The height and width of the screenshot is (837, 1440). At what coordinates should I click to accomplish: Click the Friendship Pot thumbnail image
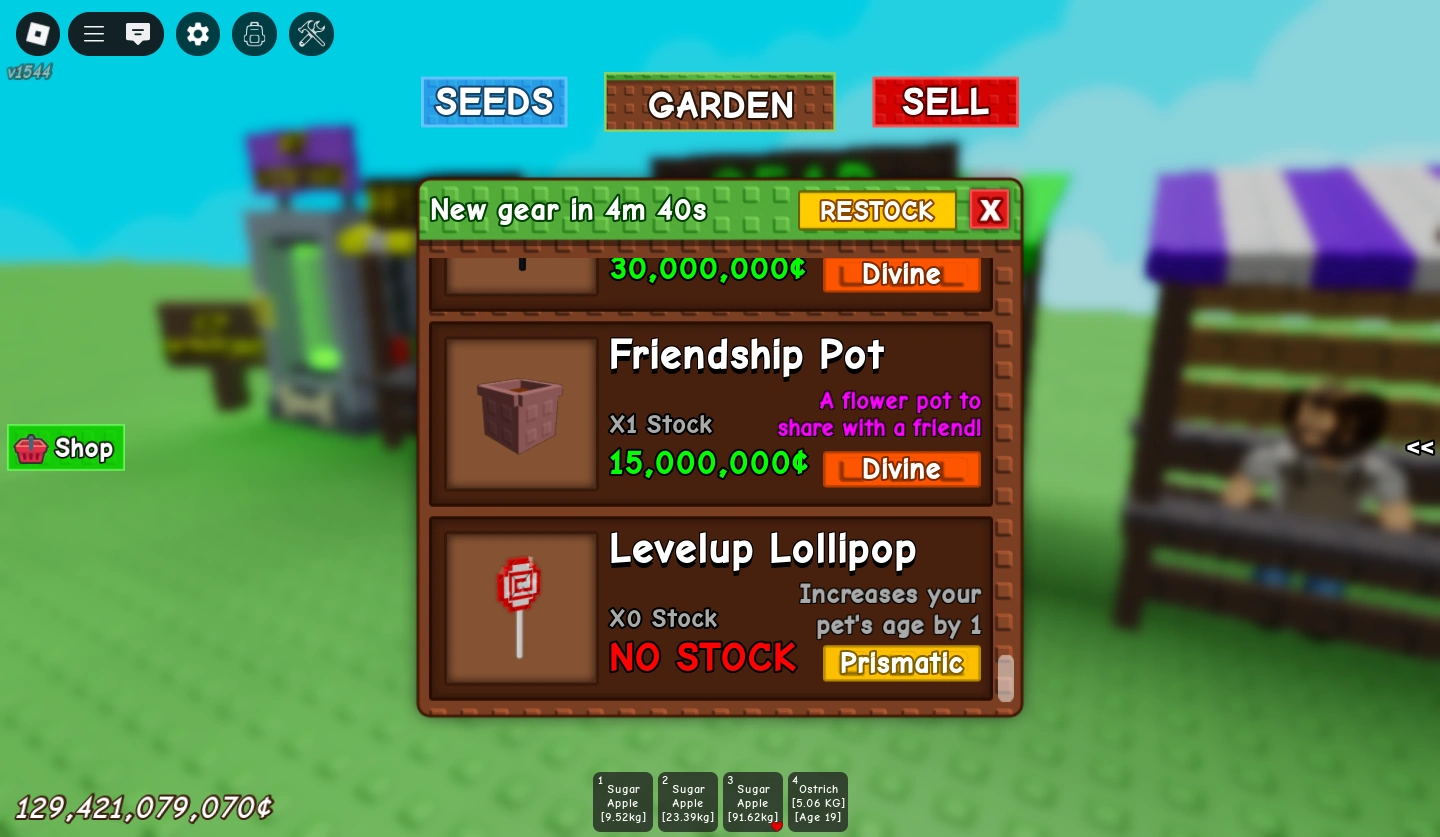520,410
